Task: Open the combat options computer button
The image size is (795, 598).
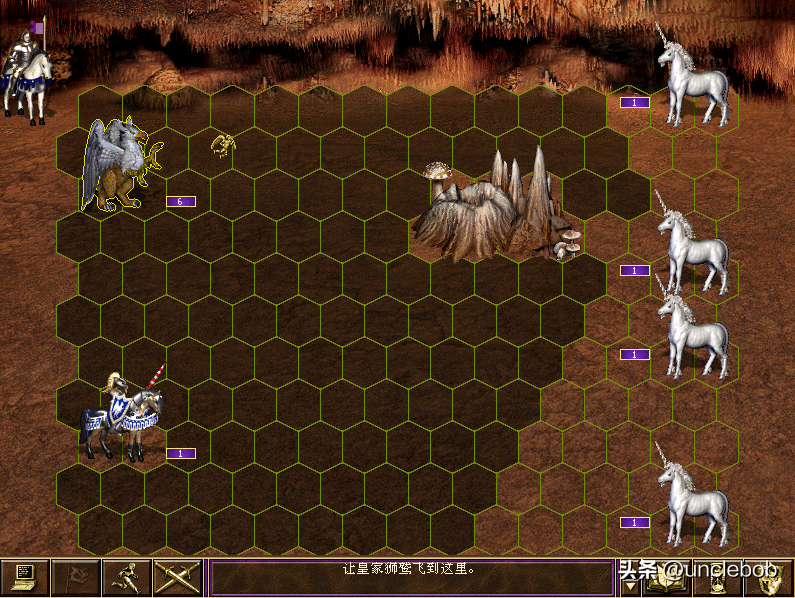Action: click(x=25, y=578)
